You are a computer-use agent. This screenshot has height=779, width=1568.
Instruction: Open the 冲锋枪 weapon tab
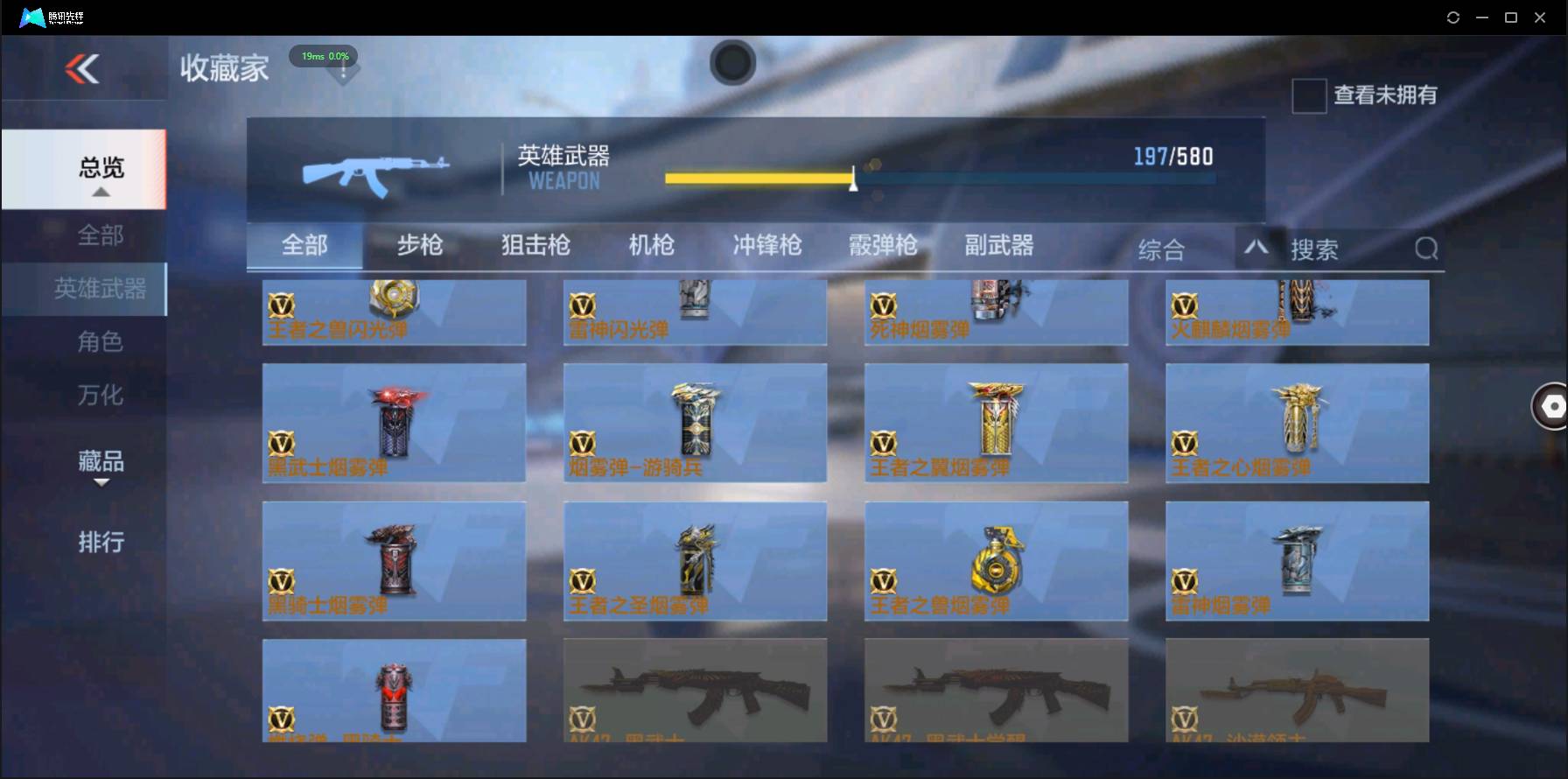[766, 246]
